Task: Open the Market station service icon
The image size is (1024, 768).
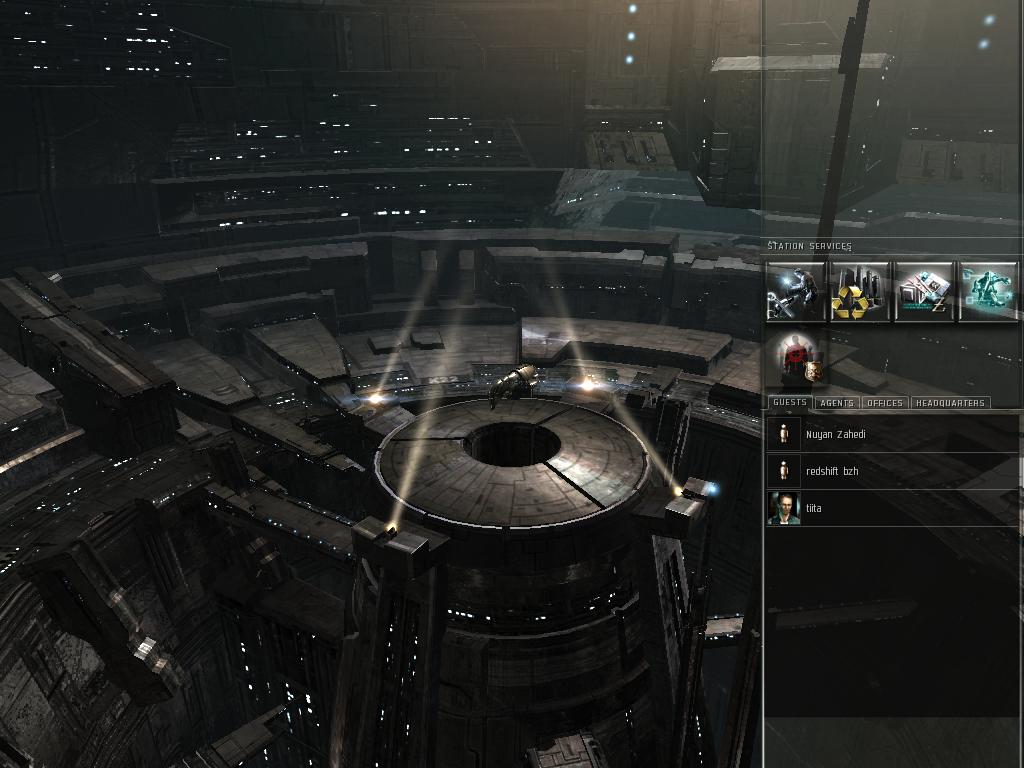Action: tap(924, 291)
